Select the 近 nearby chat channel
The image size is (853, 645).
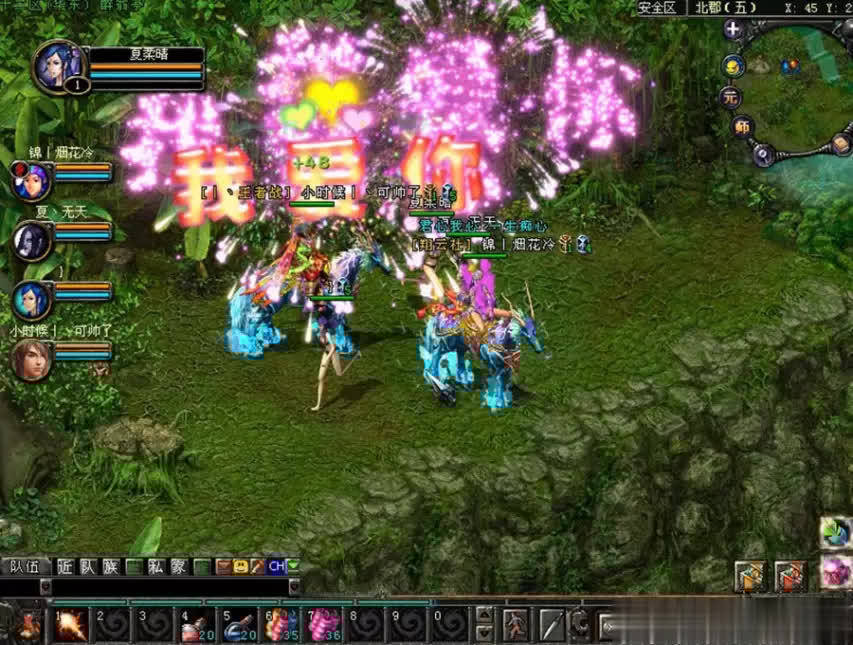coord(65,566)
